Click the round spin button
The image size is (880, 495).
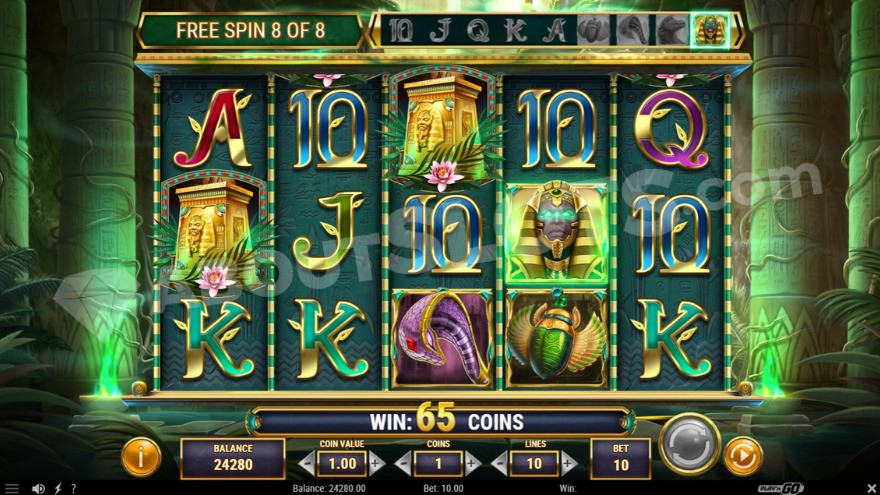click(689, 443)
